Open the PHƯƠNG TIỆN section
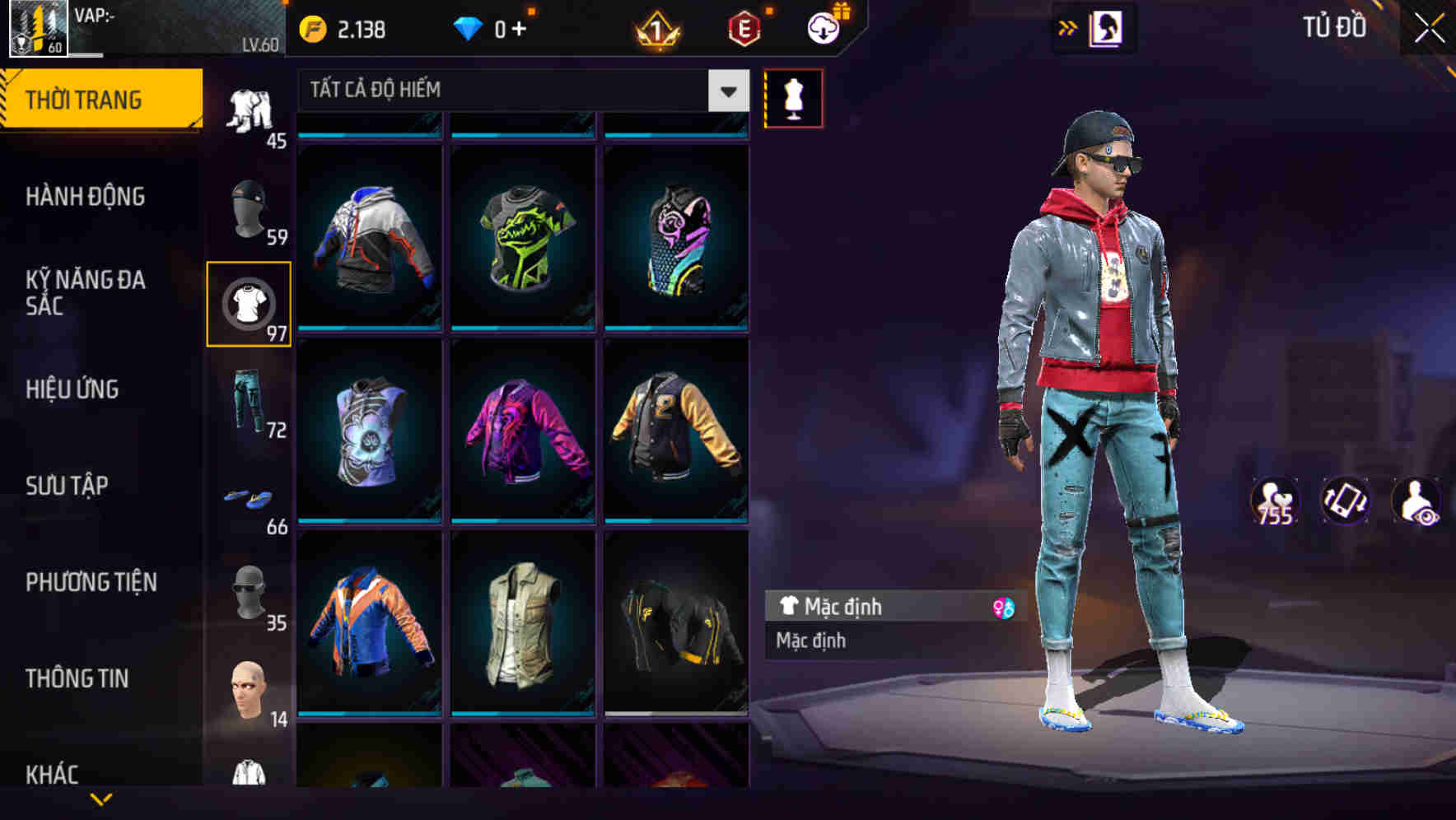Screen dimensions: 1456x820 [91, 581]
